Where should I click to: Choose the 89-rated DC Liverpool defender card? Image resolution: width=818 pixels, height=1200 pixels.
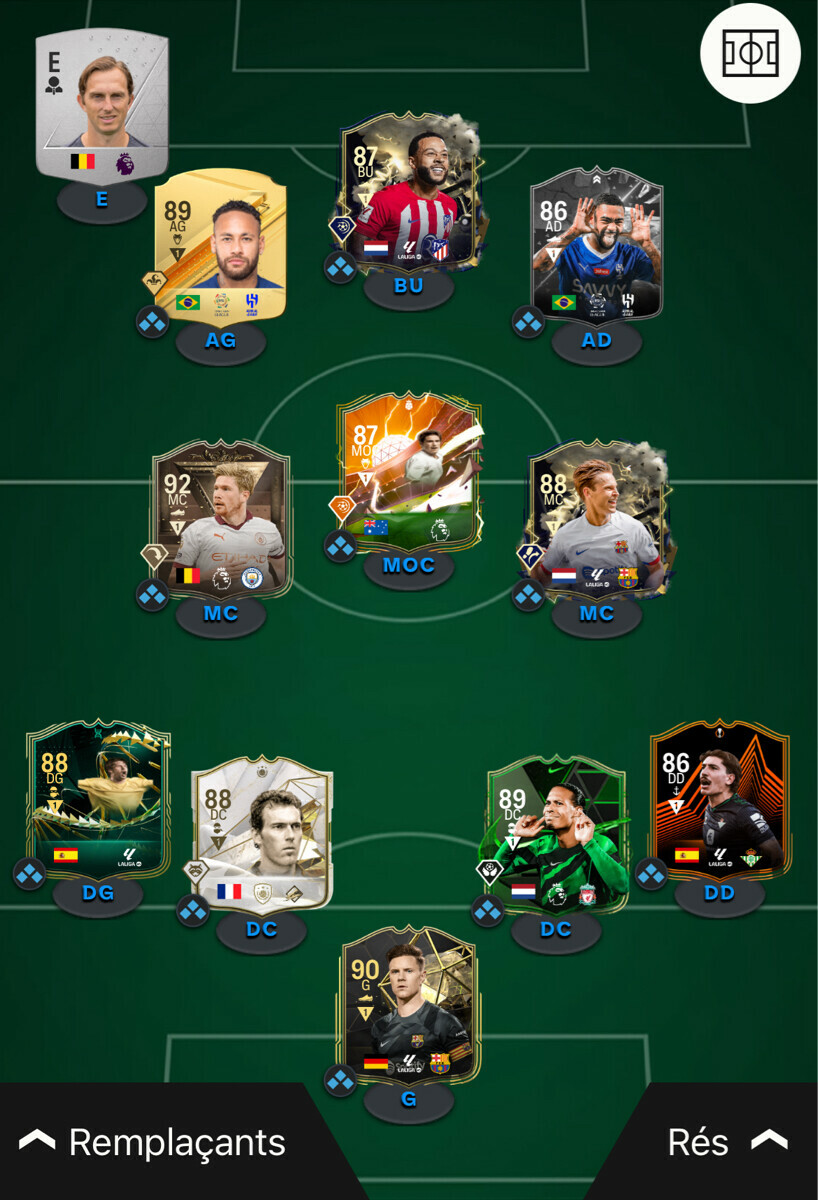click(556, 833)
